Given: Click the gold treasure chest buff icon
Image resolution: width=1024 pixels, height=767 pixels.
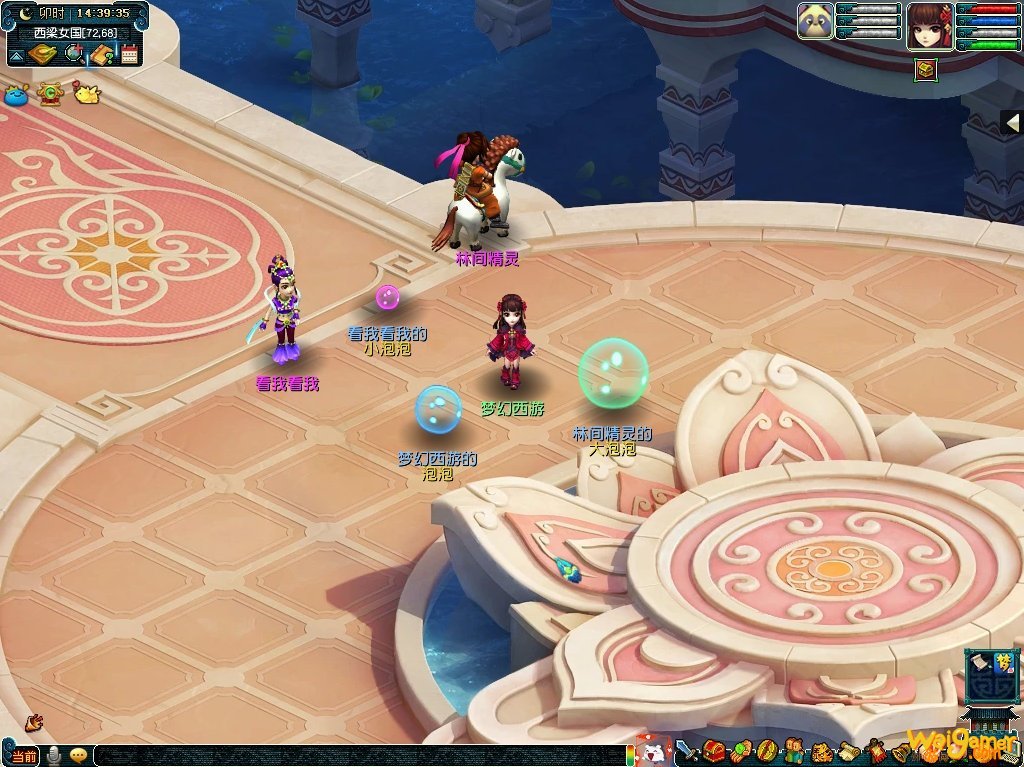Looking at the screenshot, I should point(926,70).
